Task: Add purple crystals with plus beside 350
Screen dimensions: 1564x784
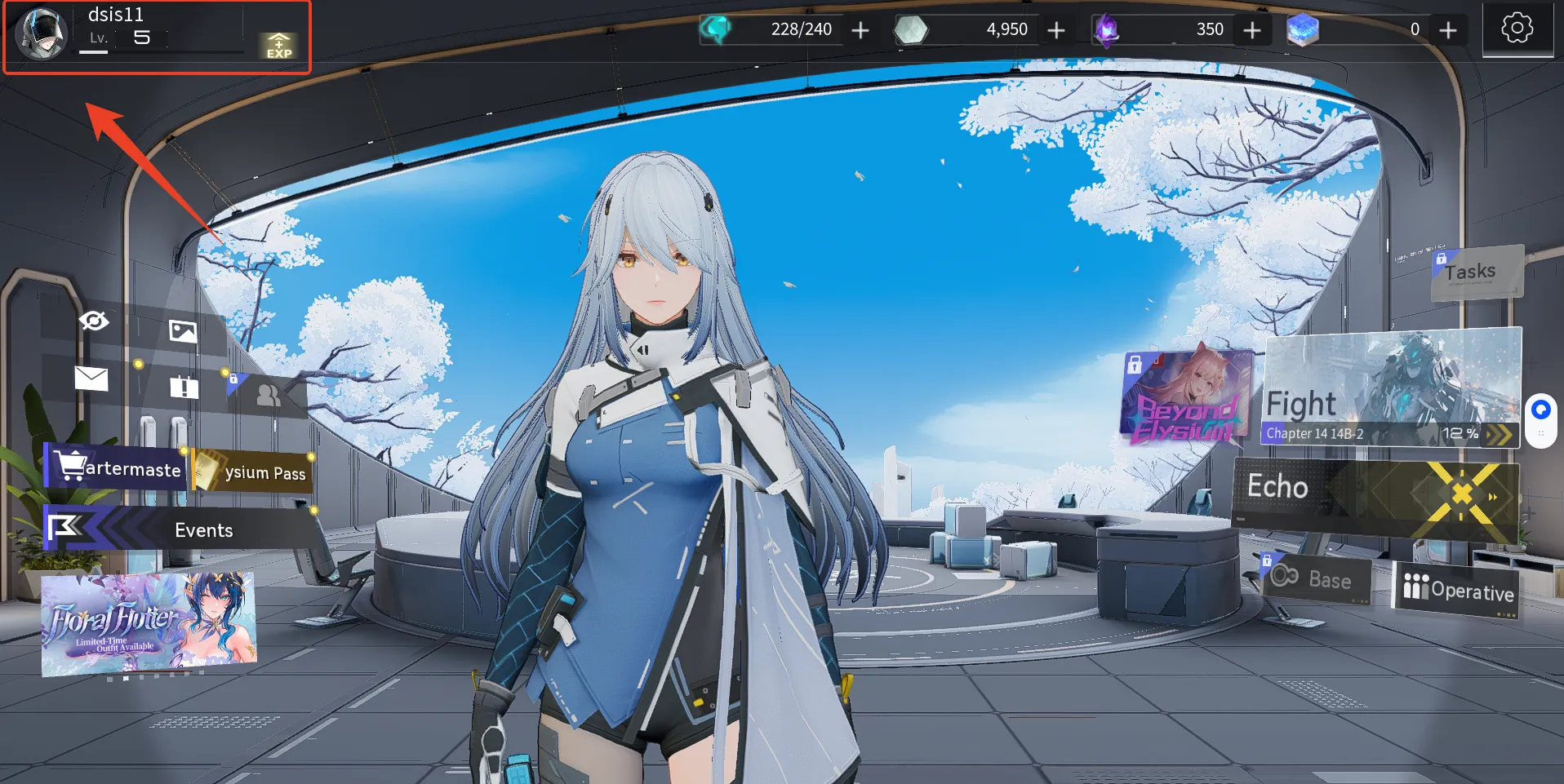Action: (x=1252, y=31)
